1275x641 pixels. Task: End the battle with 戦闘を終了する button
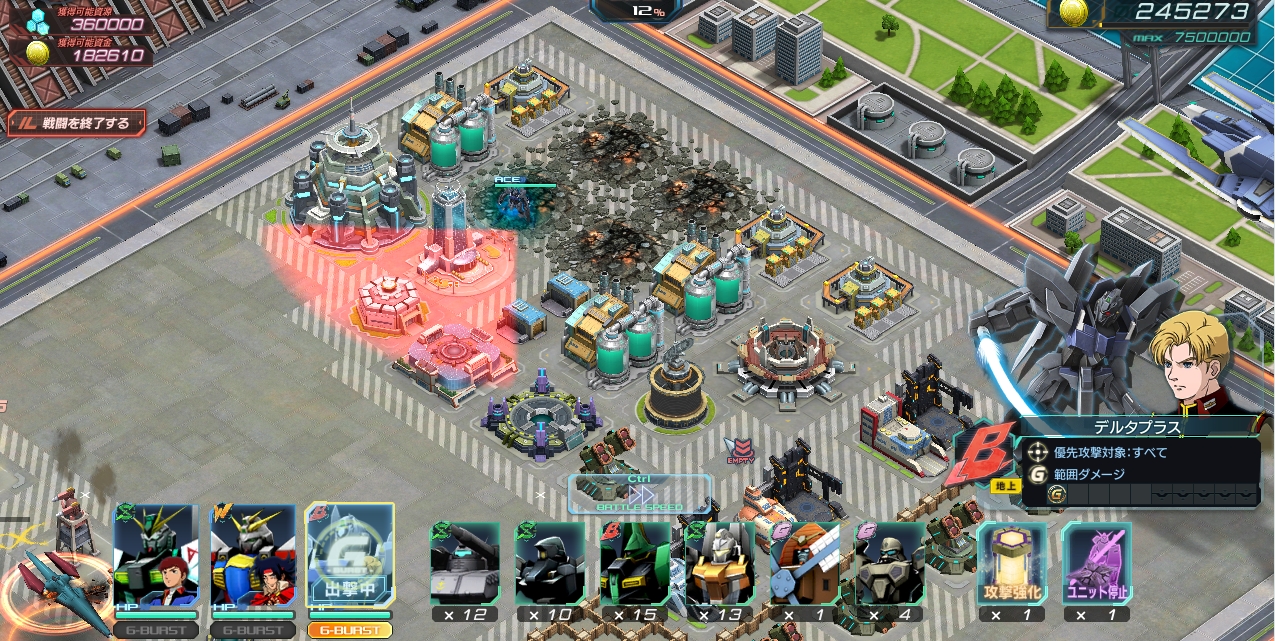point(77,124)
